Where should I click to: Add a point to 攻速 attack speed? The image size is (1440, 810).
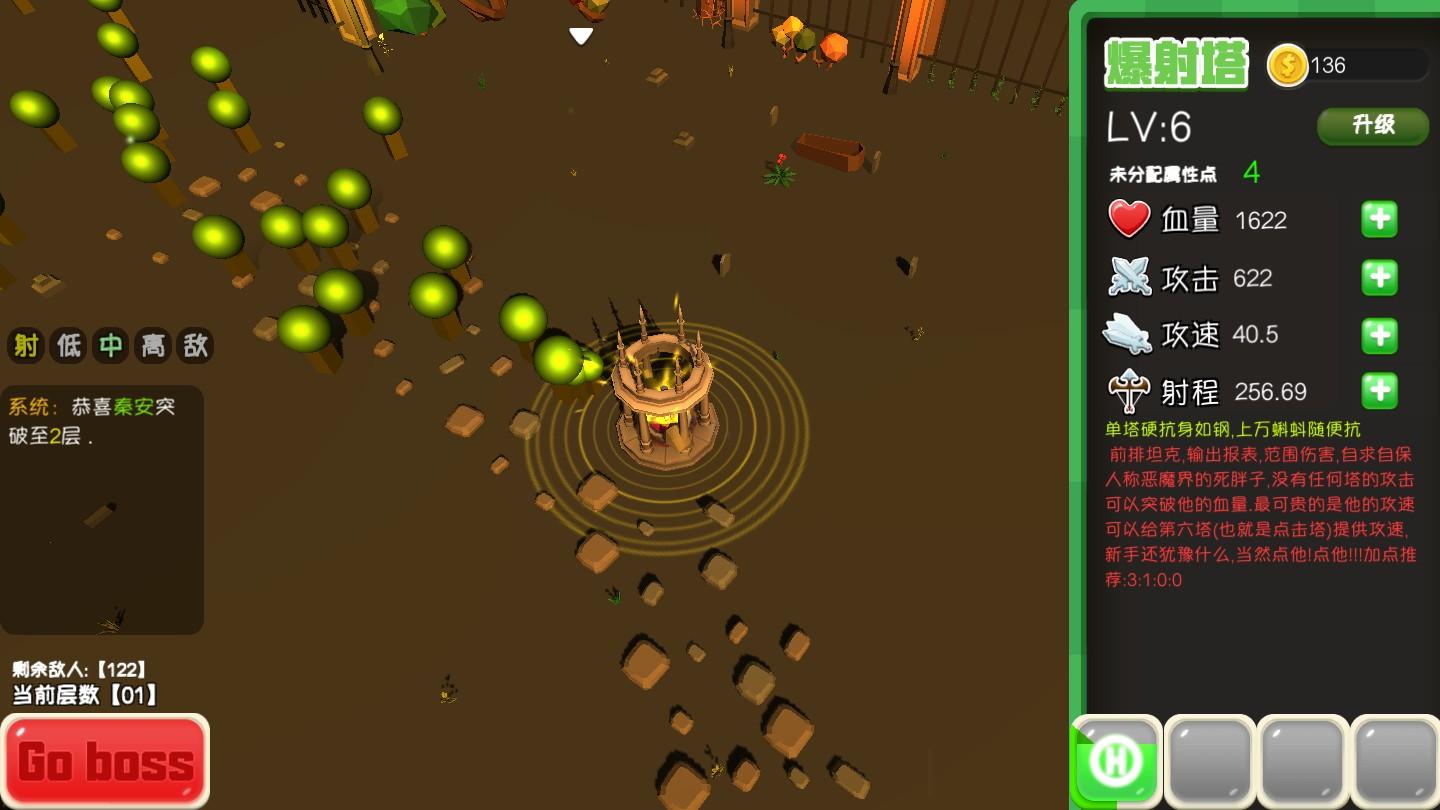tap(1379, 335)
